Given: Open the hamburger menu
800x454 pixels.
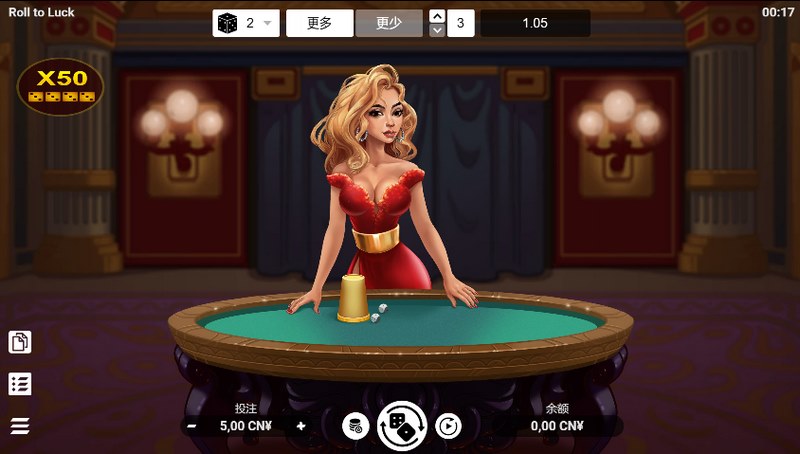Looking at the screenshot, I should tap(20, 426).
